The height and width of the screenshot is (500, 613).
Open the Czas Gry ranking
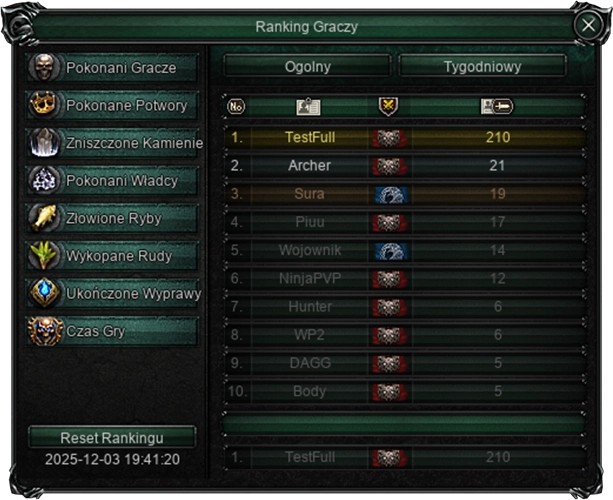pos(113,331)
